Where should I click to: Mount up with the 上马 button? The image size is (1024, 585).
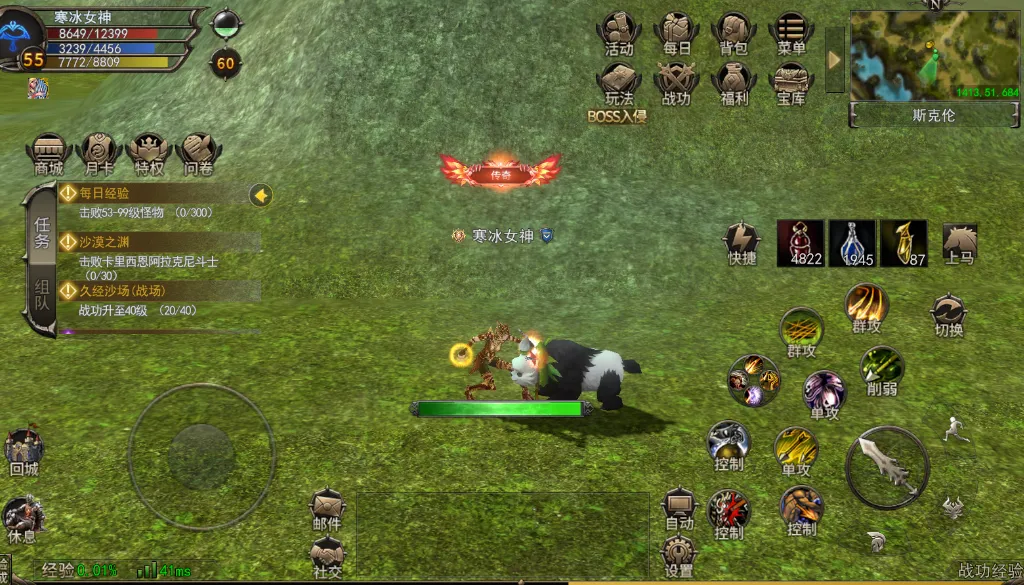(x=959, y=243)
